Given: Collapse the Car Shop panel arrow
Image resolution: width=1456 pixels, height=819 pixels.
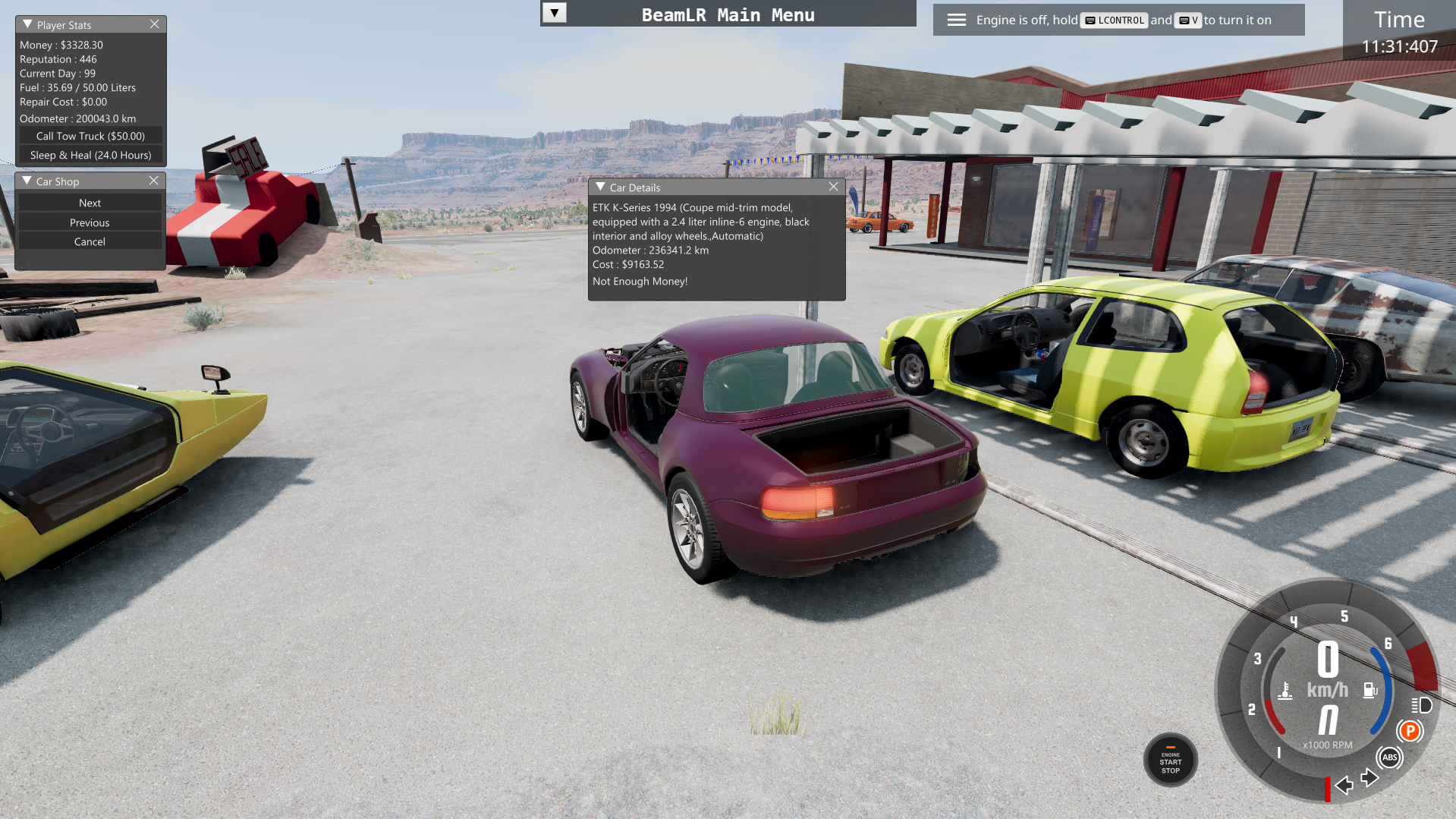Looking at the screenshot, I should click(x=27, y=181).
